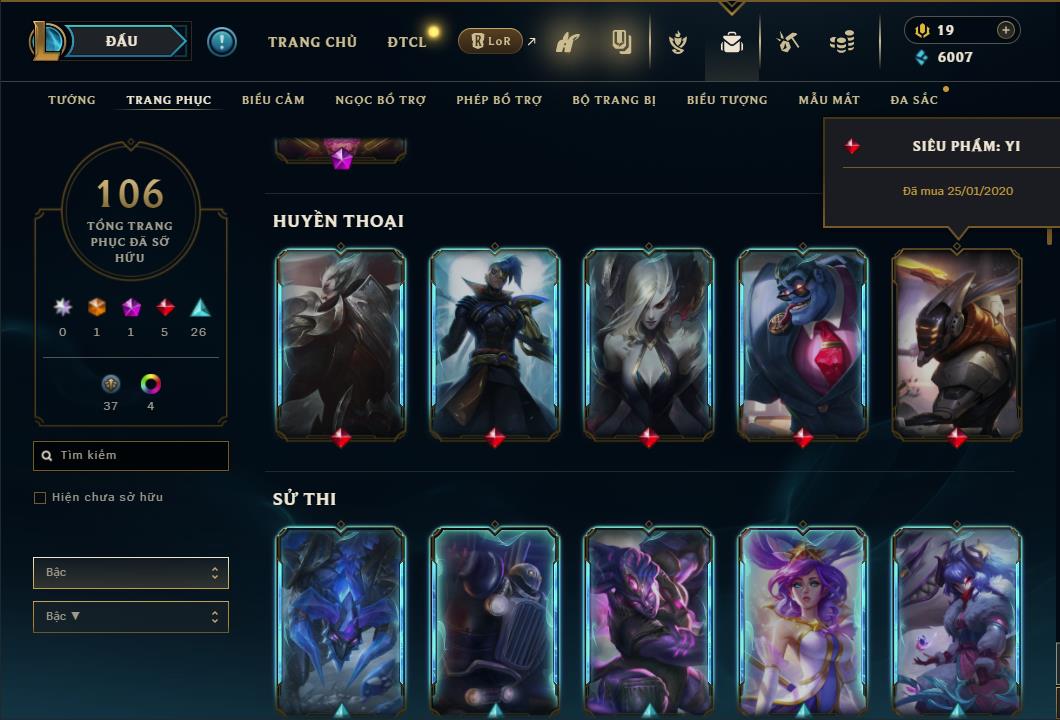Add currency with the plus button

(x=1006, y=30)
